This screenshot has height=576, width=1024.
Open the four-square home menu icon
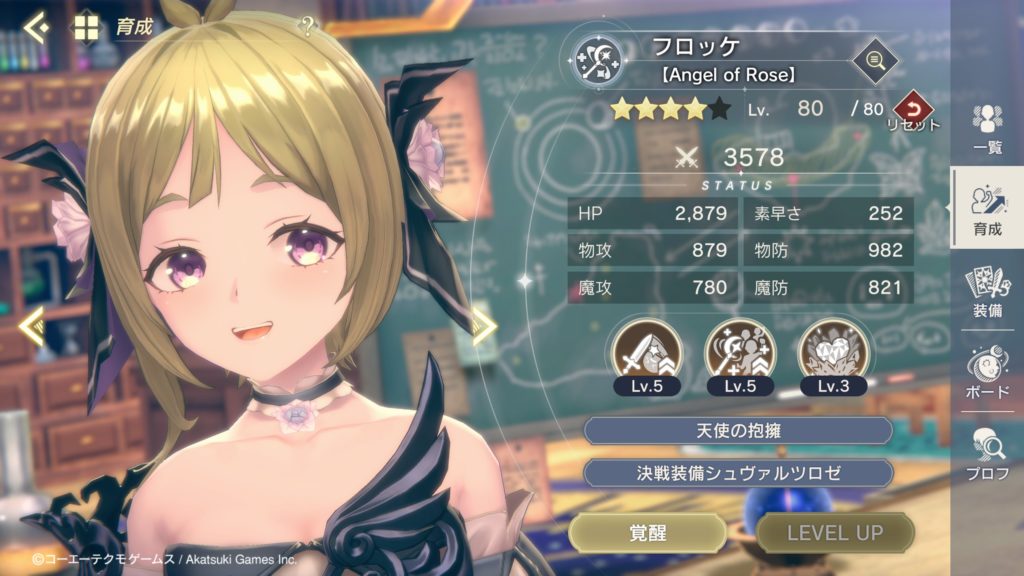point(86,27)
